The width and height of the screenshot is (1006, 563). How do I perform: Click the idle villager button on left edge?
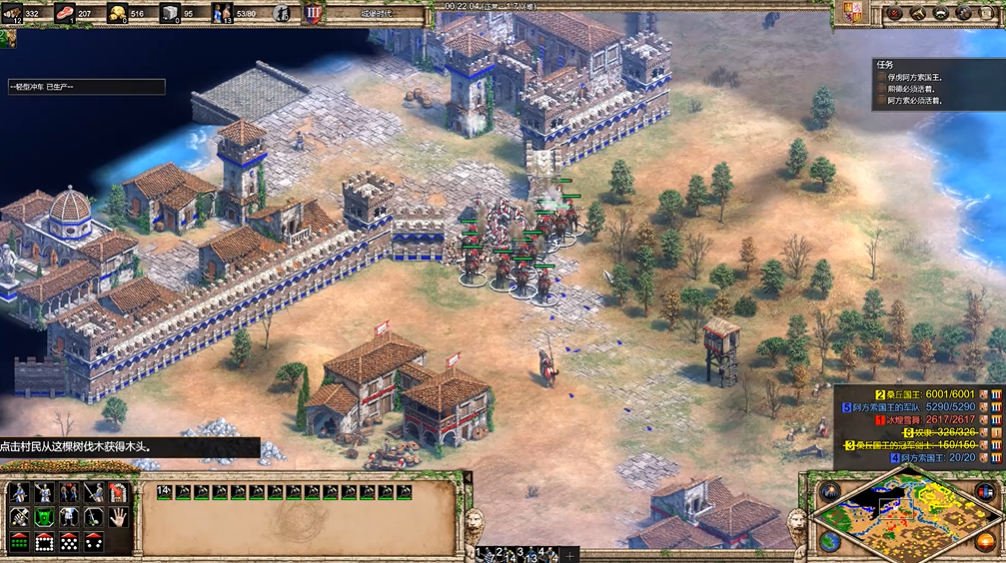[7, 39]
